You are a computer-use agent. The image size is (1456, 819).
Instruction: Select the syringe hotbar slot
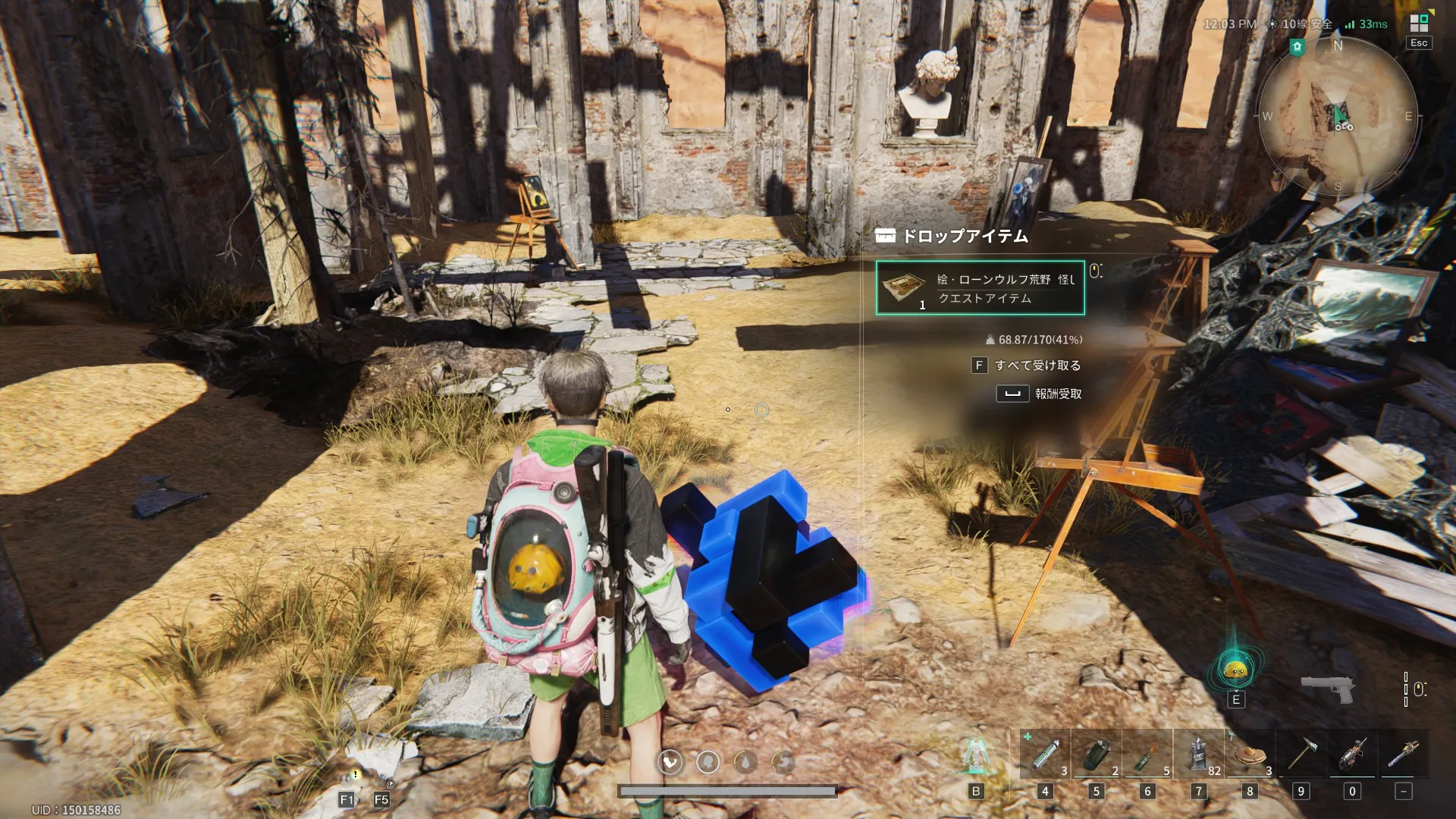[1045, 755]
